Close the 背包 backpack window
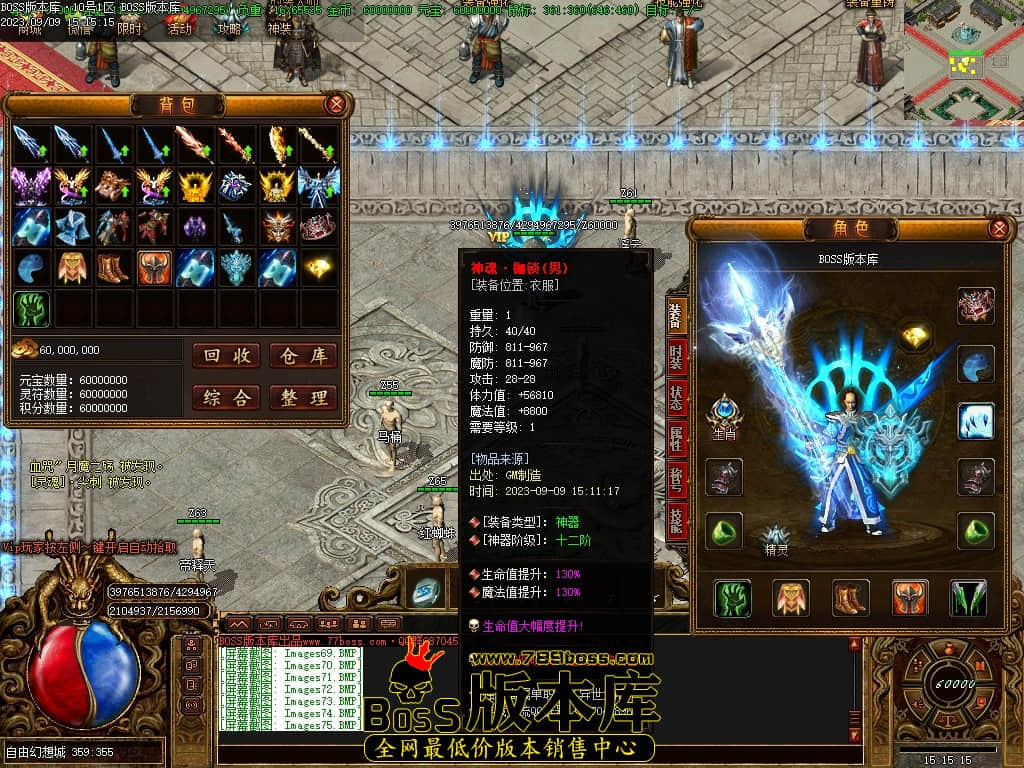Screen dimensions: 1024x768 coord(336,103)
